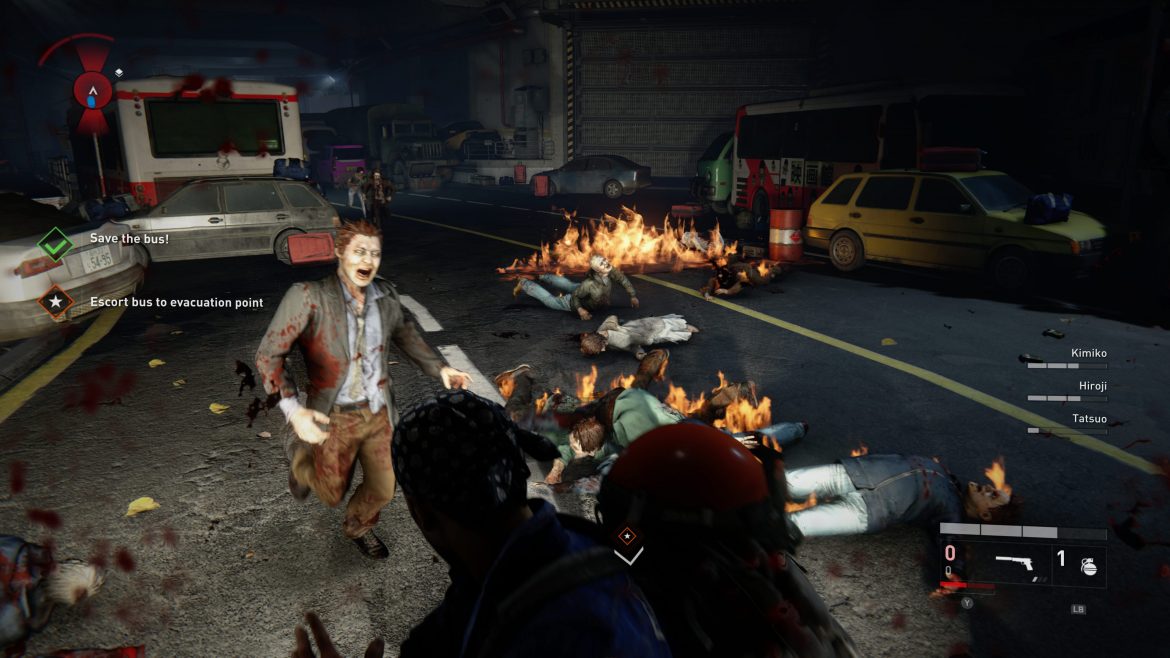Click the orange star objective icon
This screenshot has height=658, width=1170.
pos(55,301)
